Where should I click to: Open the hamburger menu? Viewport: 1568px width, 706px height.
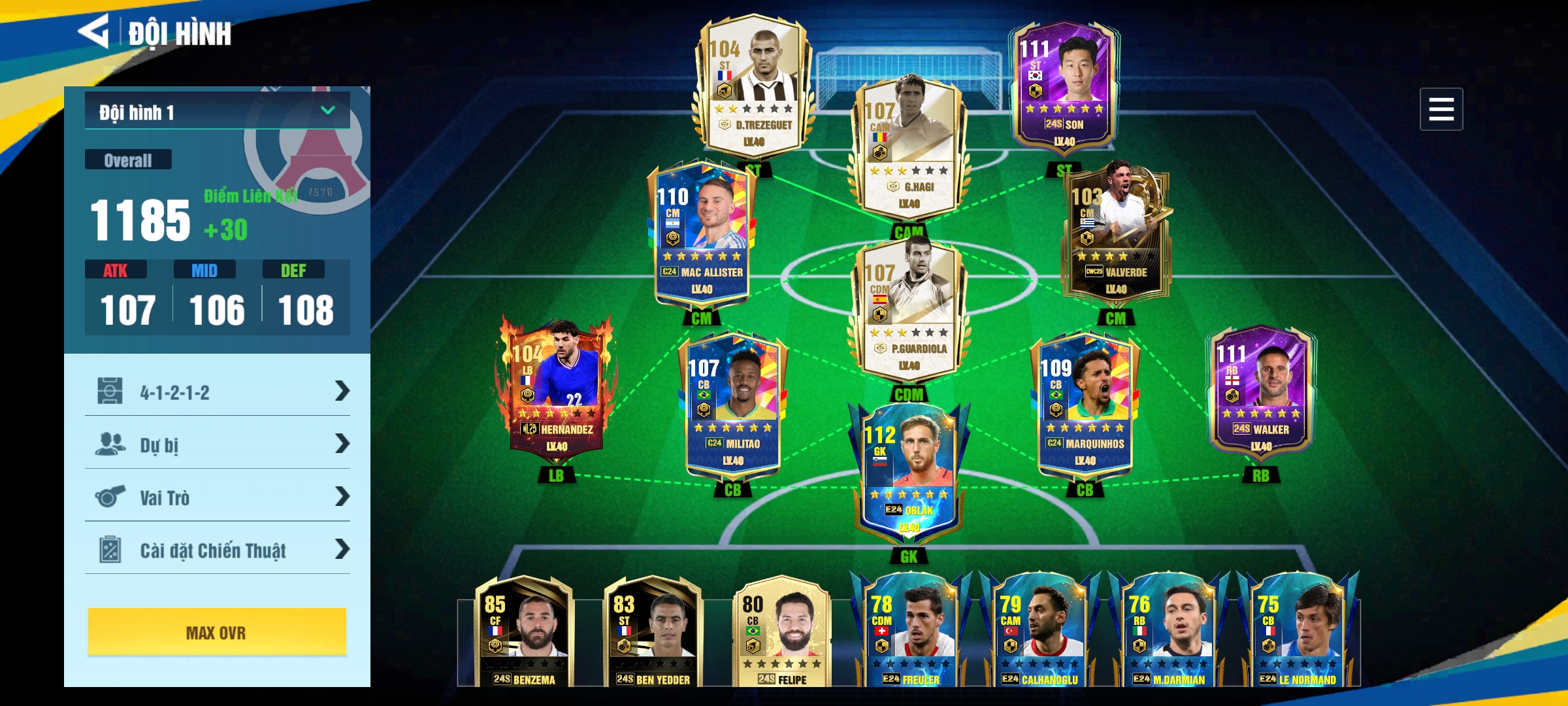(1441, 109)
